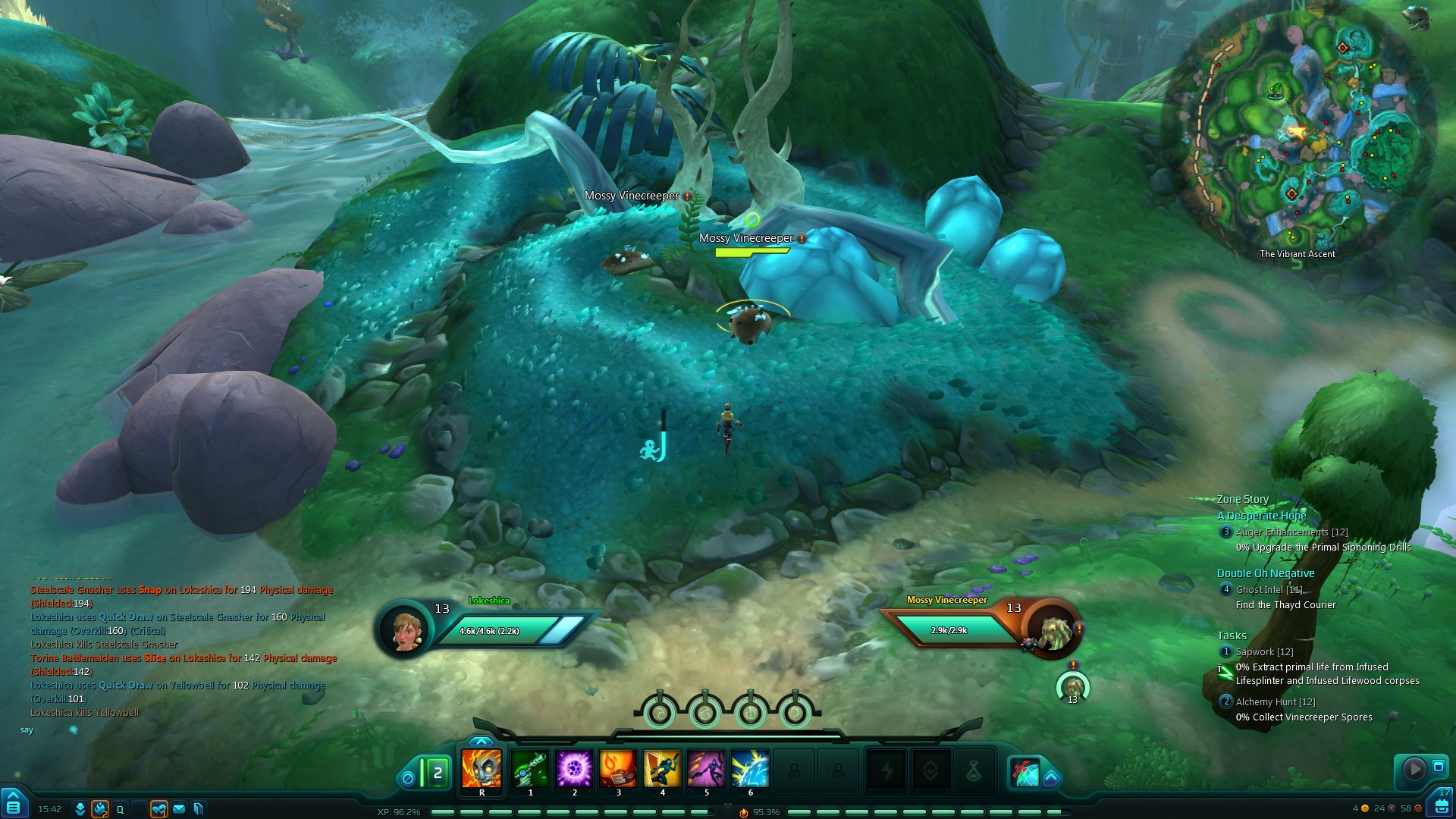
Task: Fire the blue energy blast ability, slot 6
Action: (x=750, y=768)
